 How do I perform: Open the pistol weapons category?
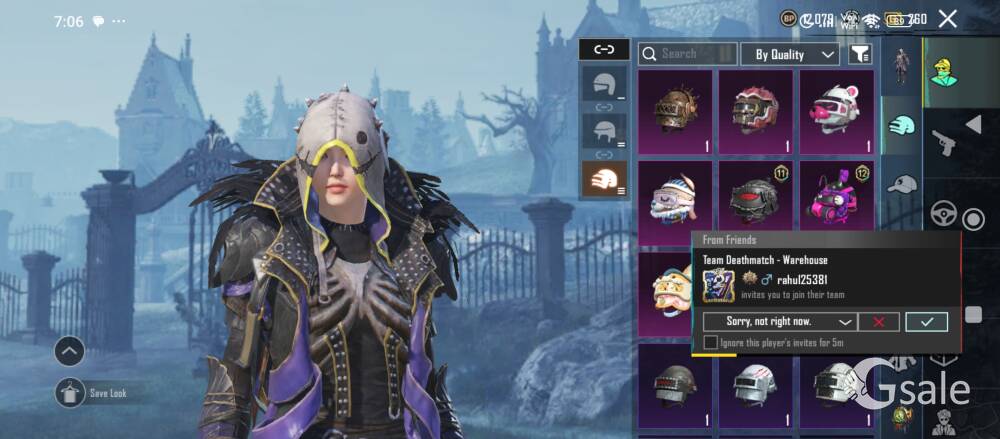click(943, 143)
